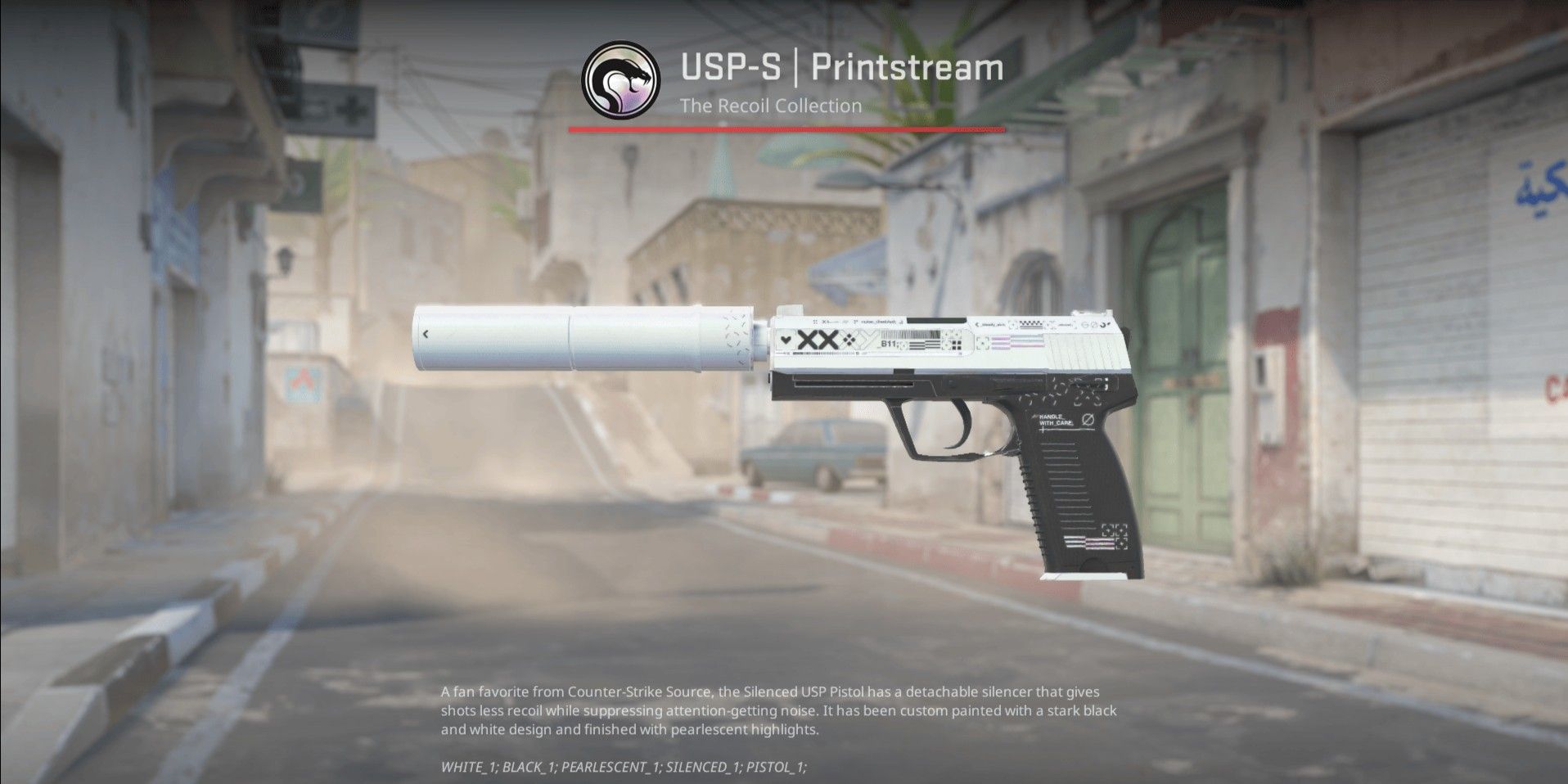Screen dimensions: 1568x784
Task: Click the prohibition circle beside HANDLE WITH_CARE
Action: (1088, 419)
